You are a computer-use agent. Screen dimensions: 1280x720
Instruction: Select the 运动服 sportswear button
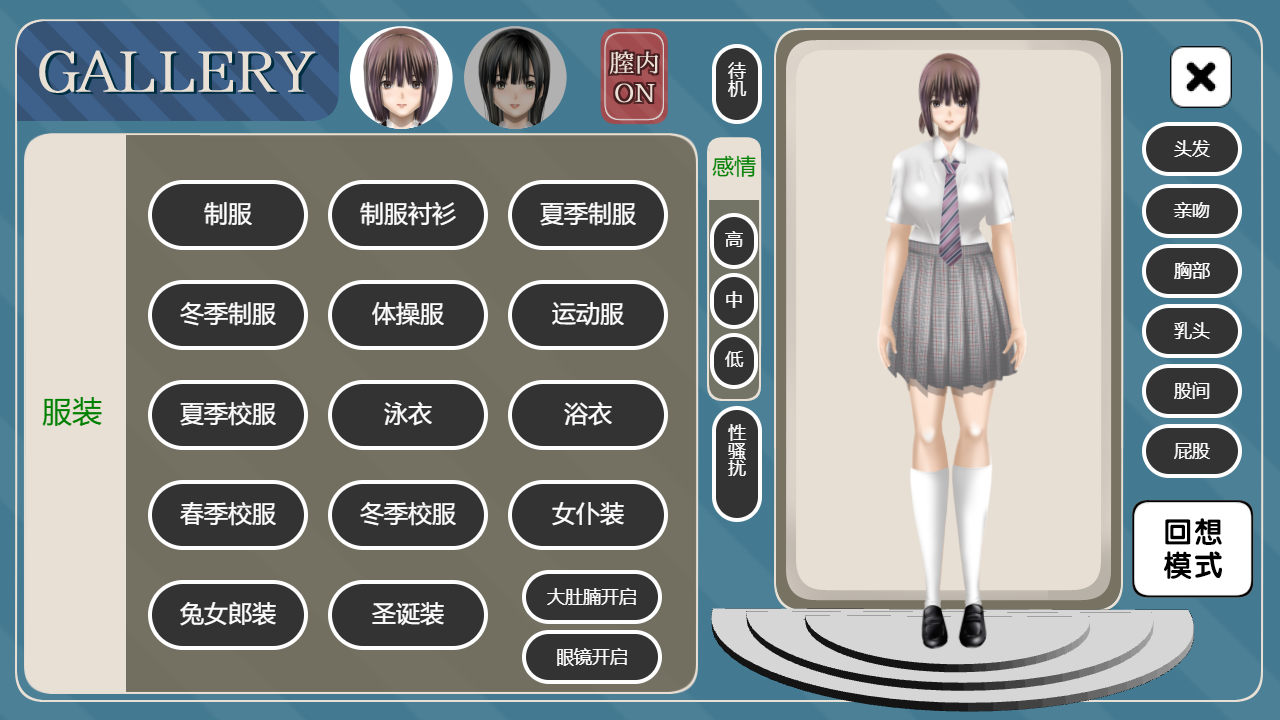tap(588, 315)
